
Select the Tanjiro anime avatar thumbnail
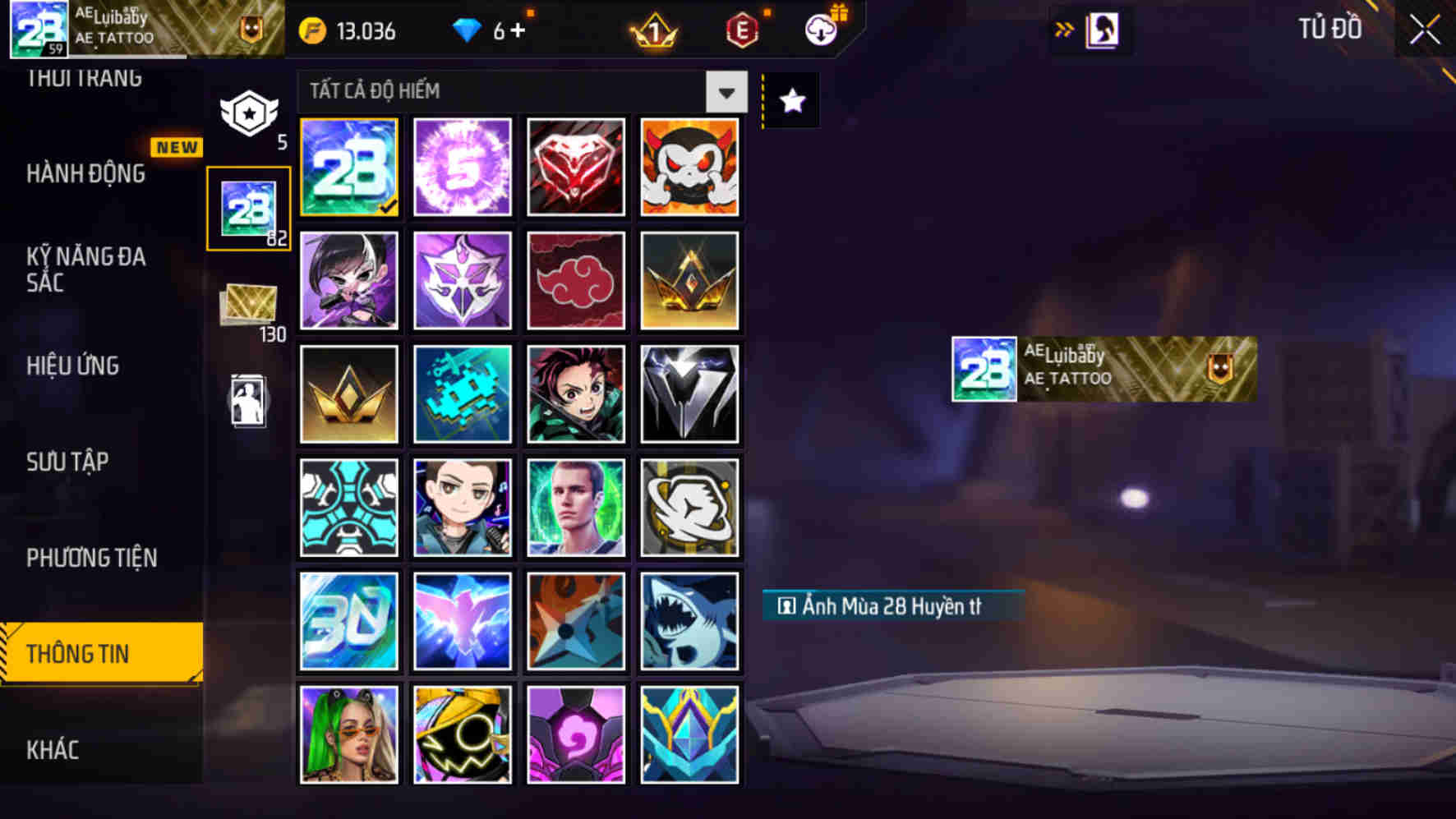pos(576,394)
